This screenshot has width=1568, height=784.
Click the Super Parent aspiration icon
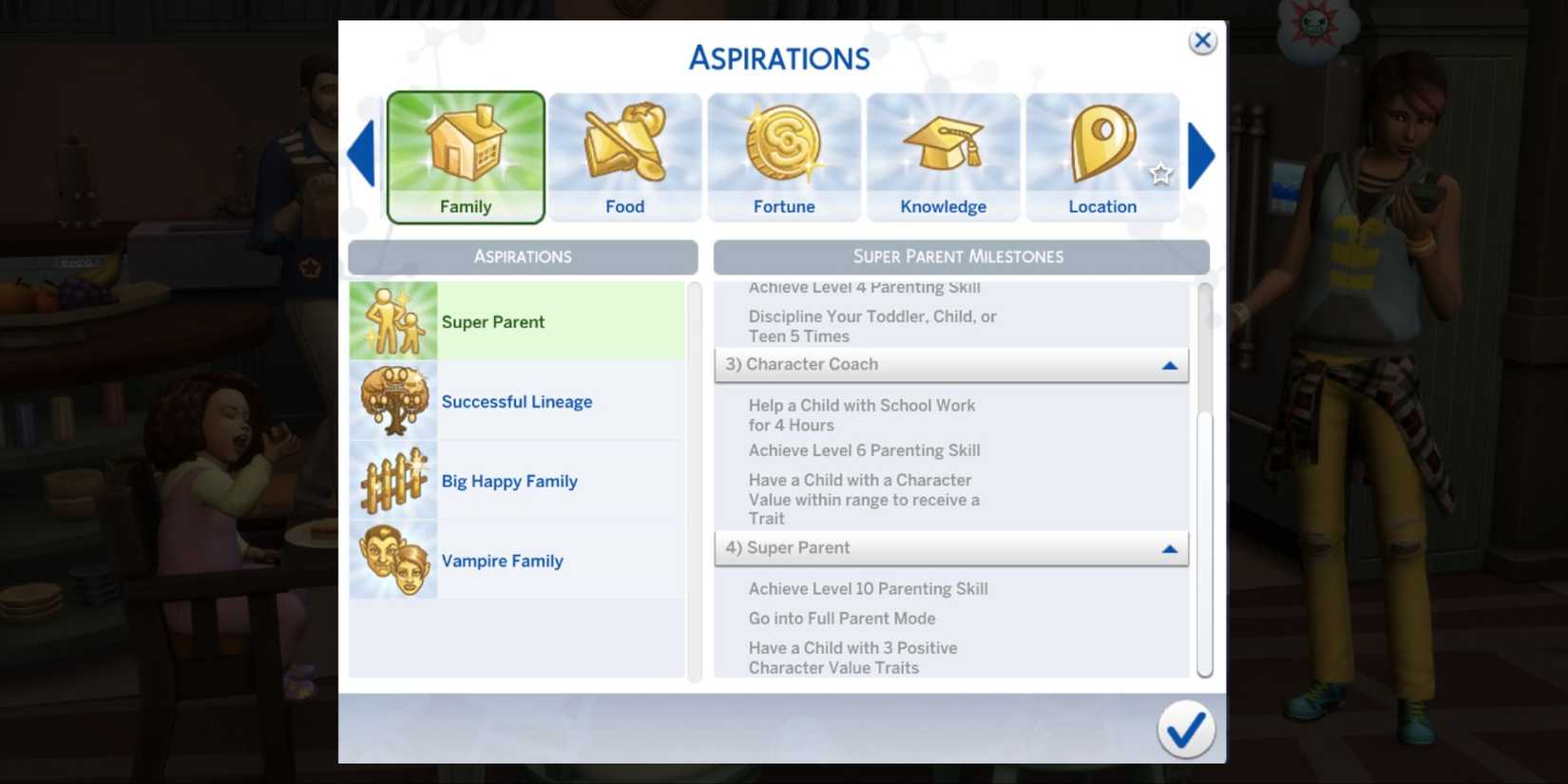tap(392, 320)
